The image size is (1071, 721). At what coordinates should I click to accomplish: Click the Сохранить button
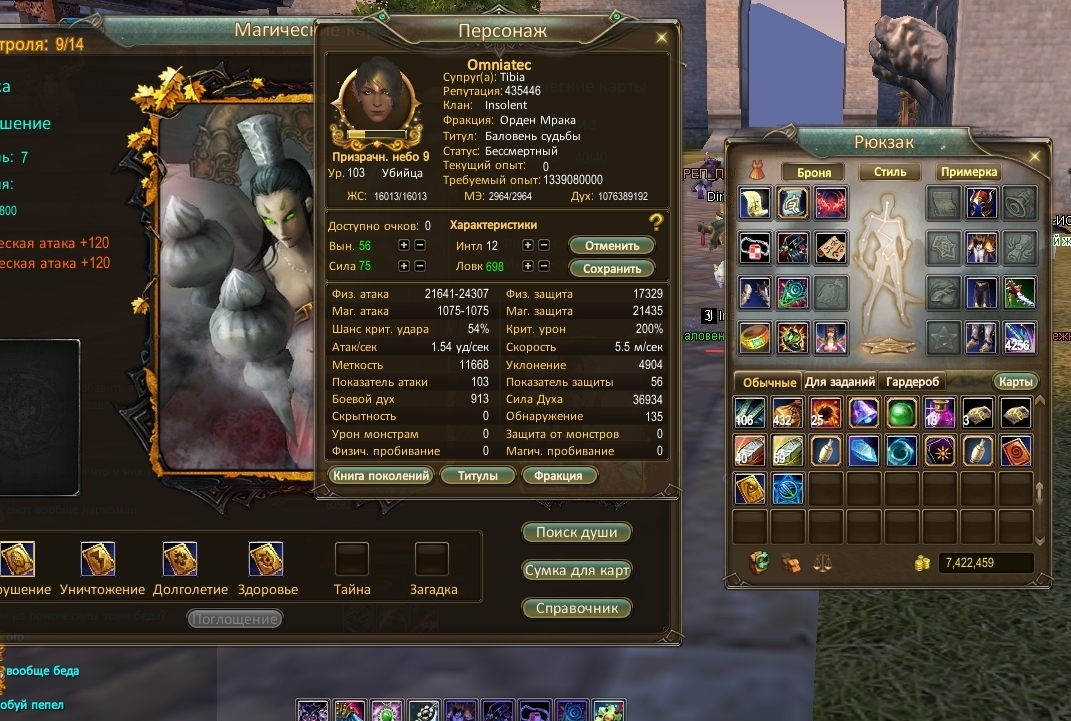coord(611,268)
